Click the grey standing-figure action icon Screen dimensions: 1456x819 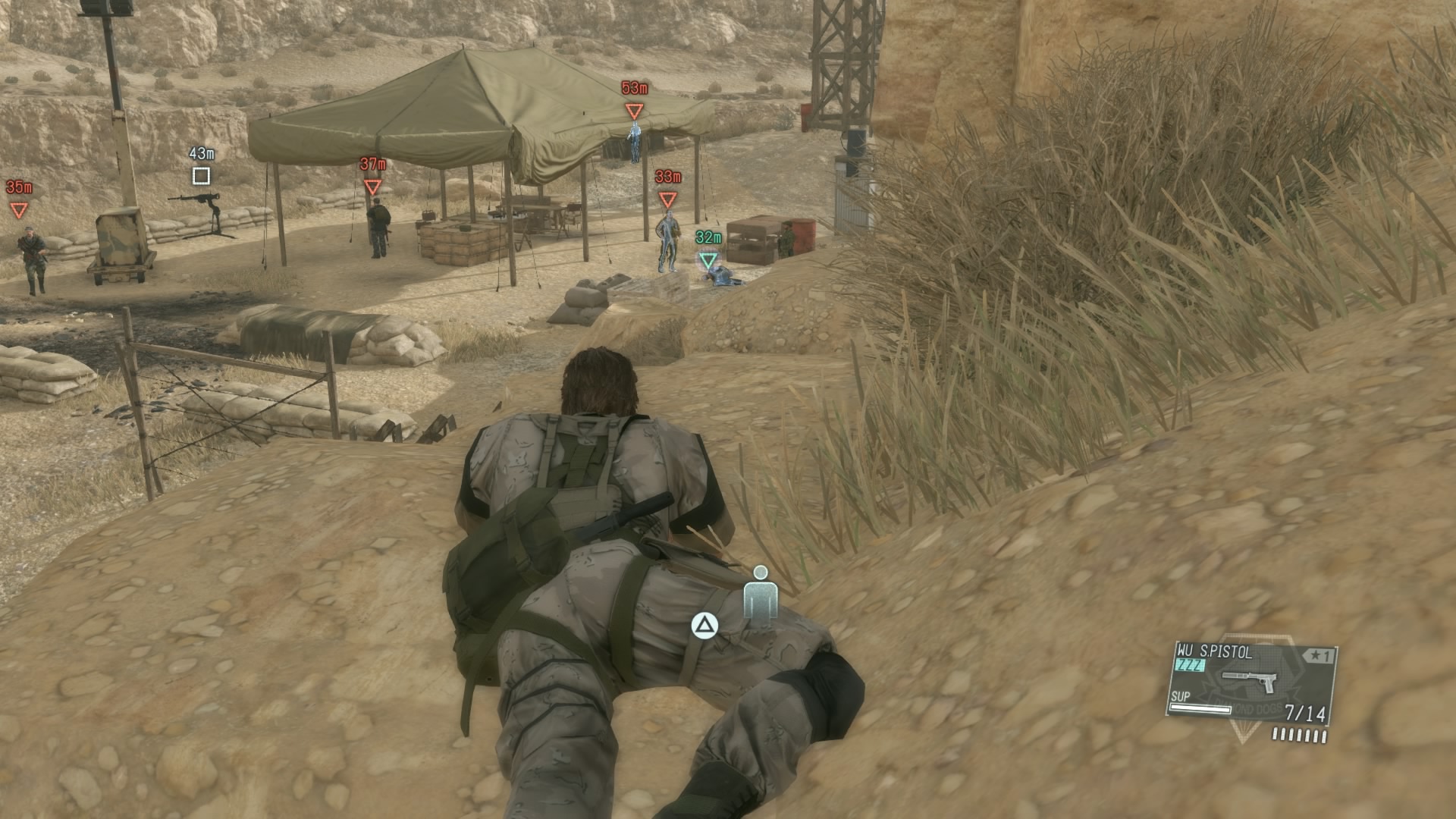[x=761, y=596]
